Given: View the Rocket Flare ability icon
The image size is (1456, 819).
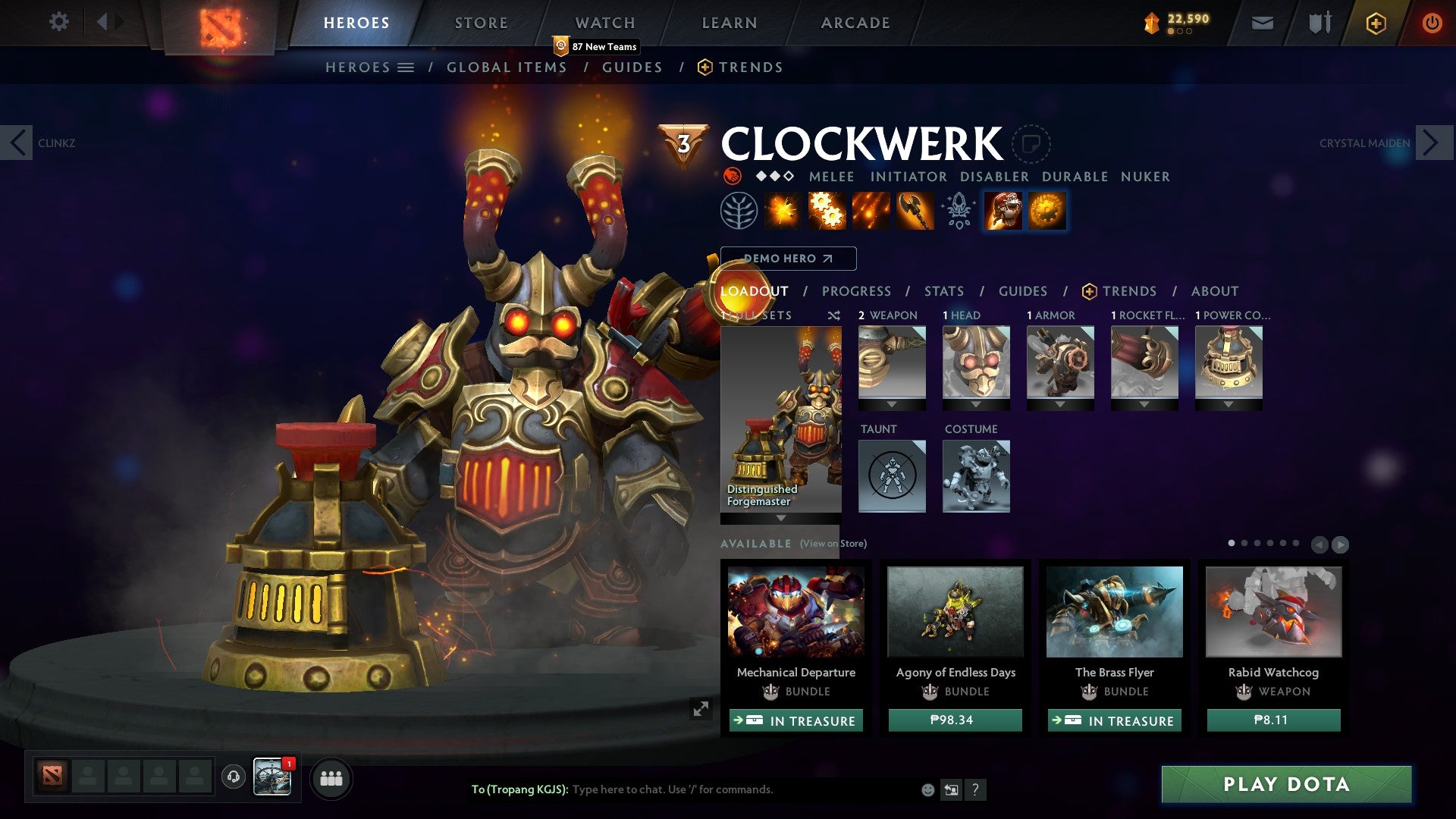Looking at the screenshot, I should [x=872, y=210].
